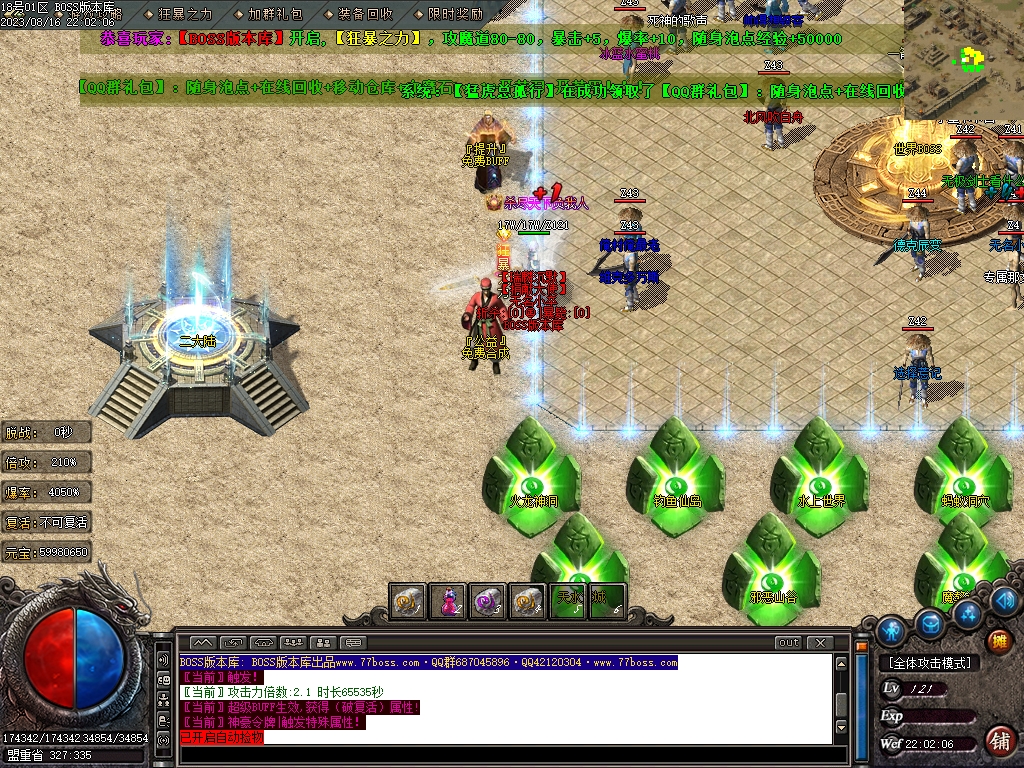Select the 装备回收 menu entry
1024x768 pixels.
pyautogui.click(x=365, y=14)
